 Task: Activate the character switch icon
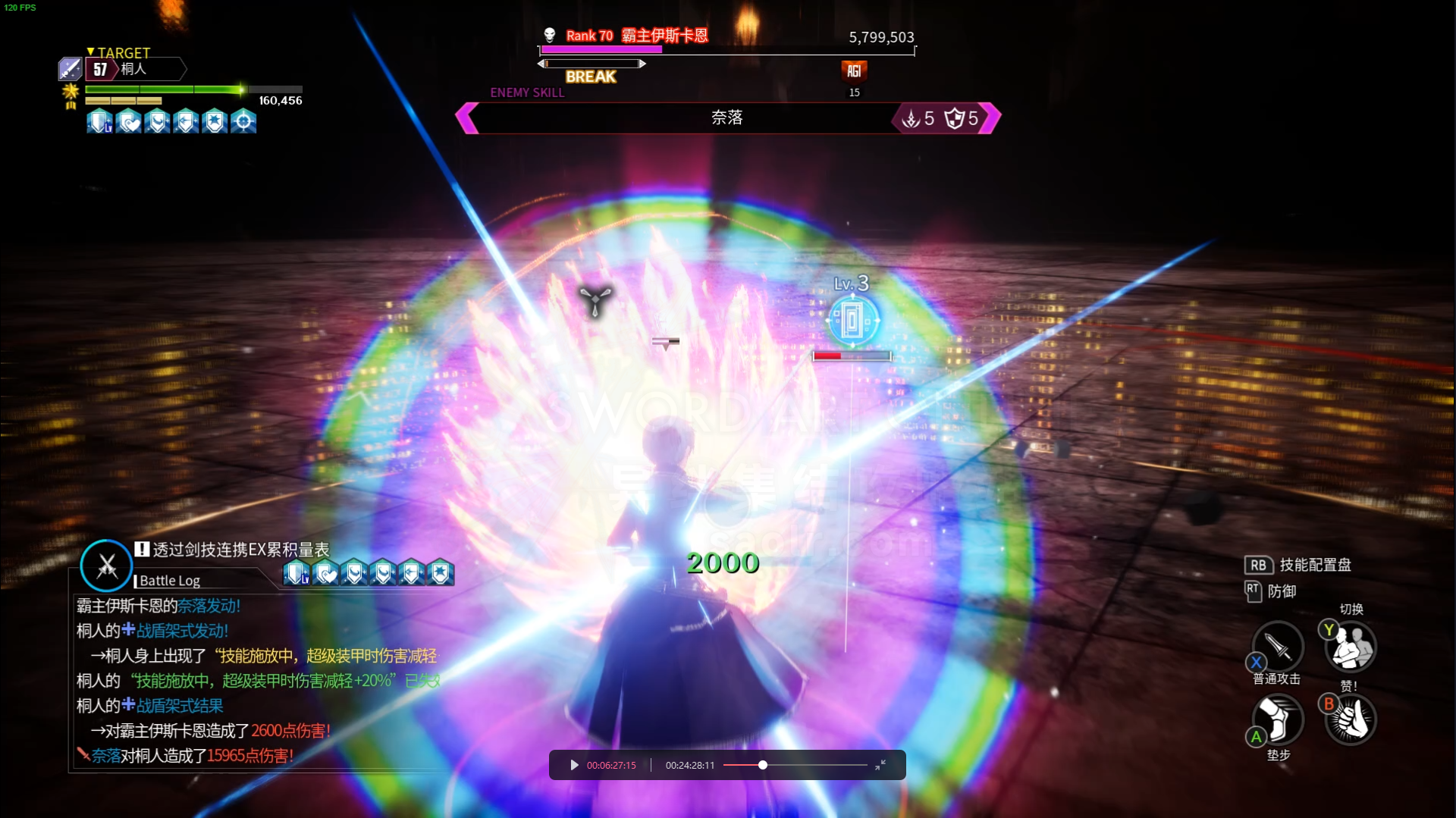pyautogui.click(x=1351, y=647)
